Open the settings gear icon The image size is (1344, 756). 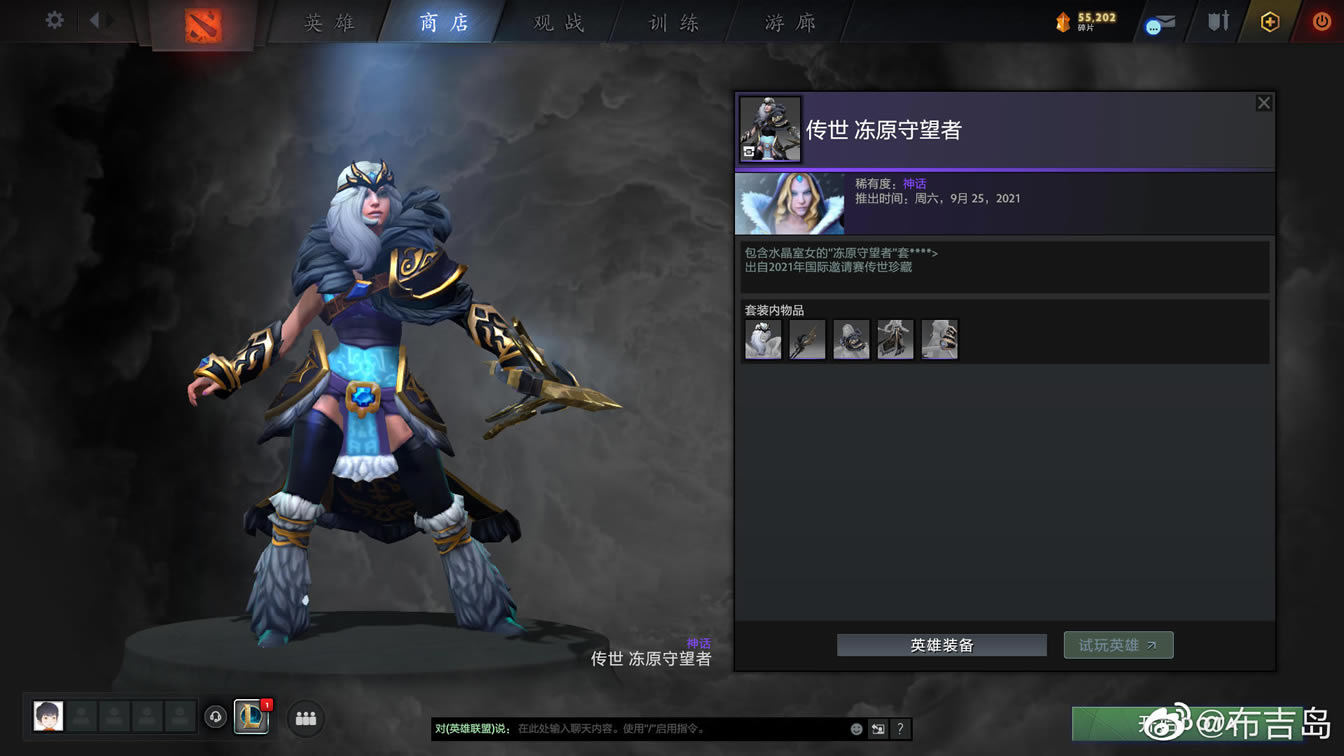[54, 18]
